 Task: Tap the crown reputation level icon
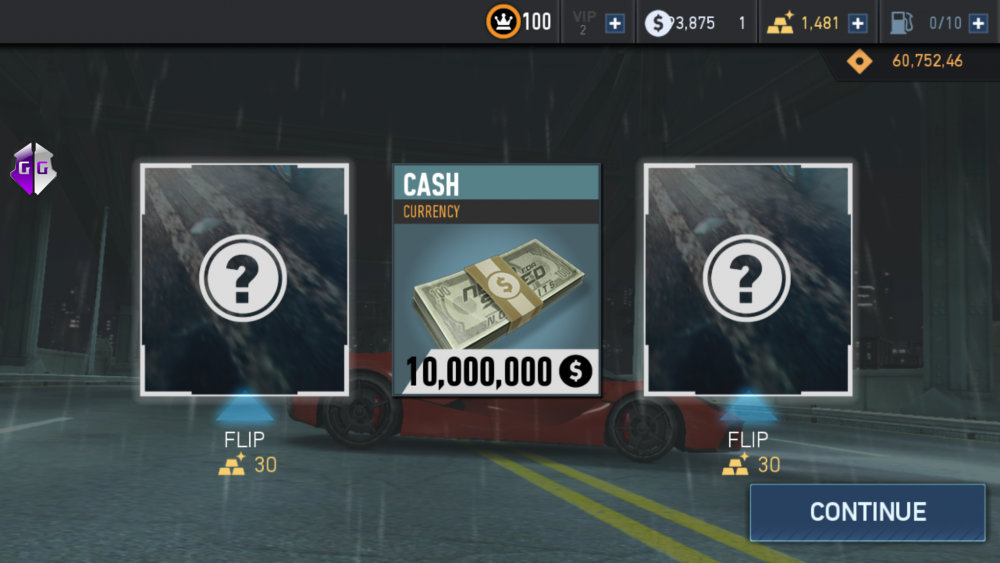503,22
